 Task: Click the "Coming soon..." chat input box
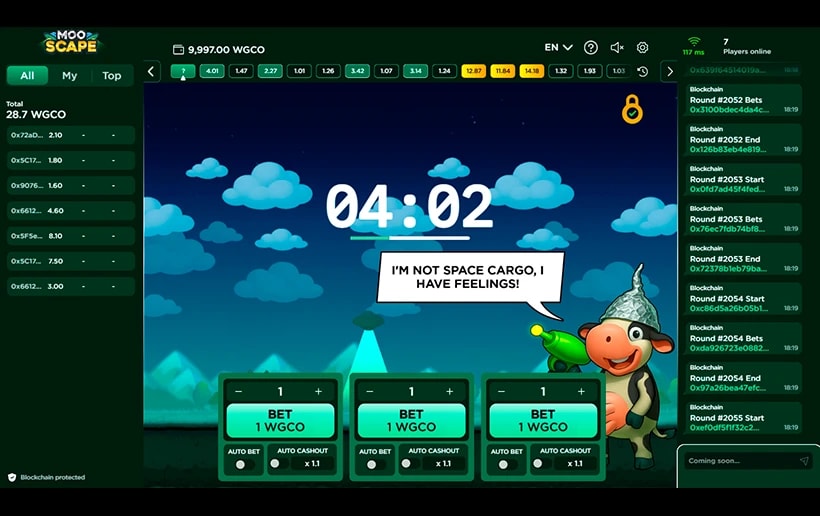click(740, 461)
